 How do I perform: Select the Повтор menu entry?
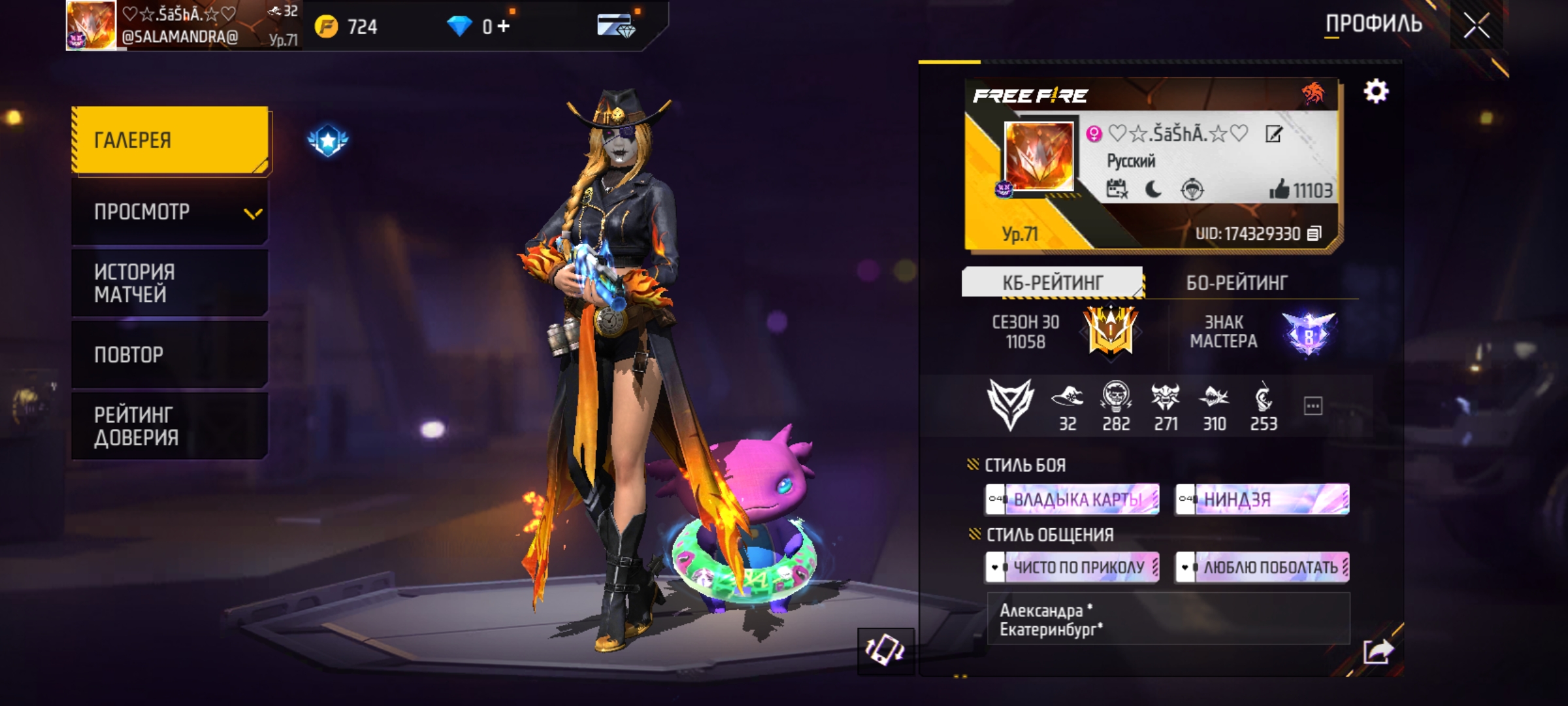[x=170, y=355]
